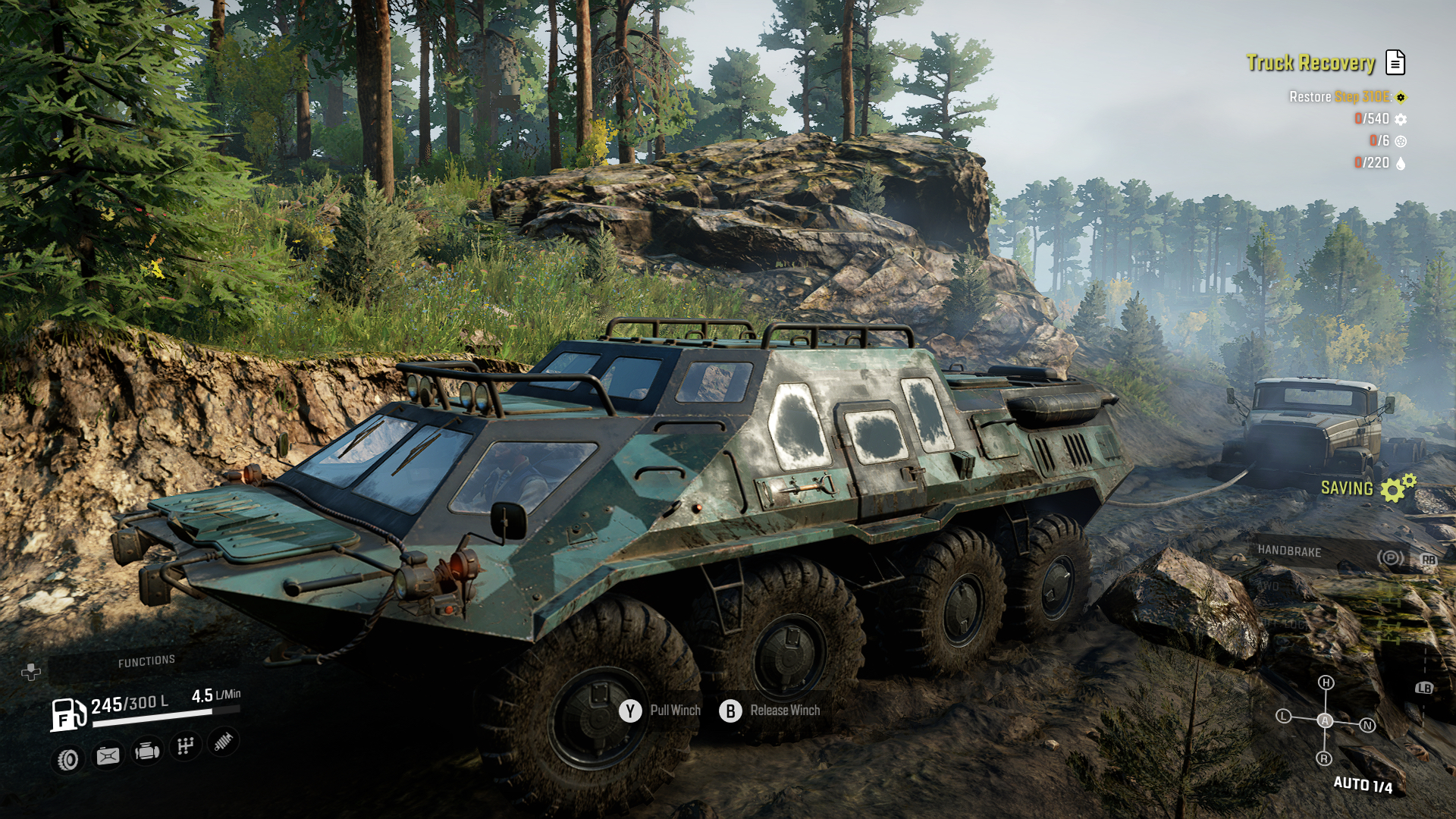This screenshot has height=819, width=1456.
Task: Open the Truck Recovery task document icon
Action: tap(1395, 62)
